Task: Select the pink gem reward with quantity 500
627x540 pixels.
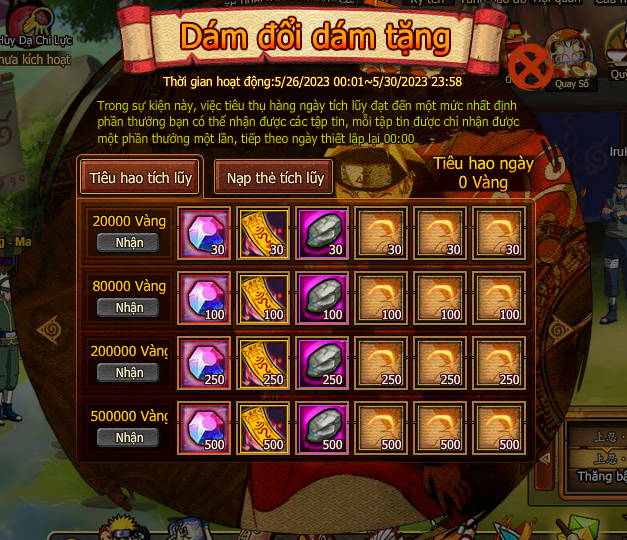Action: tap(204, 429)
